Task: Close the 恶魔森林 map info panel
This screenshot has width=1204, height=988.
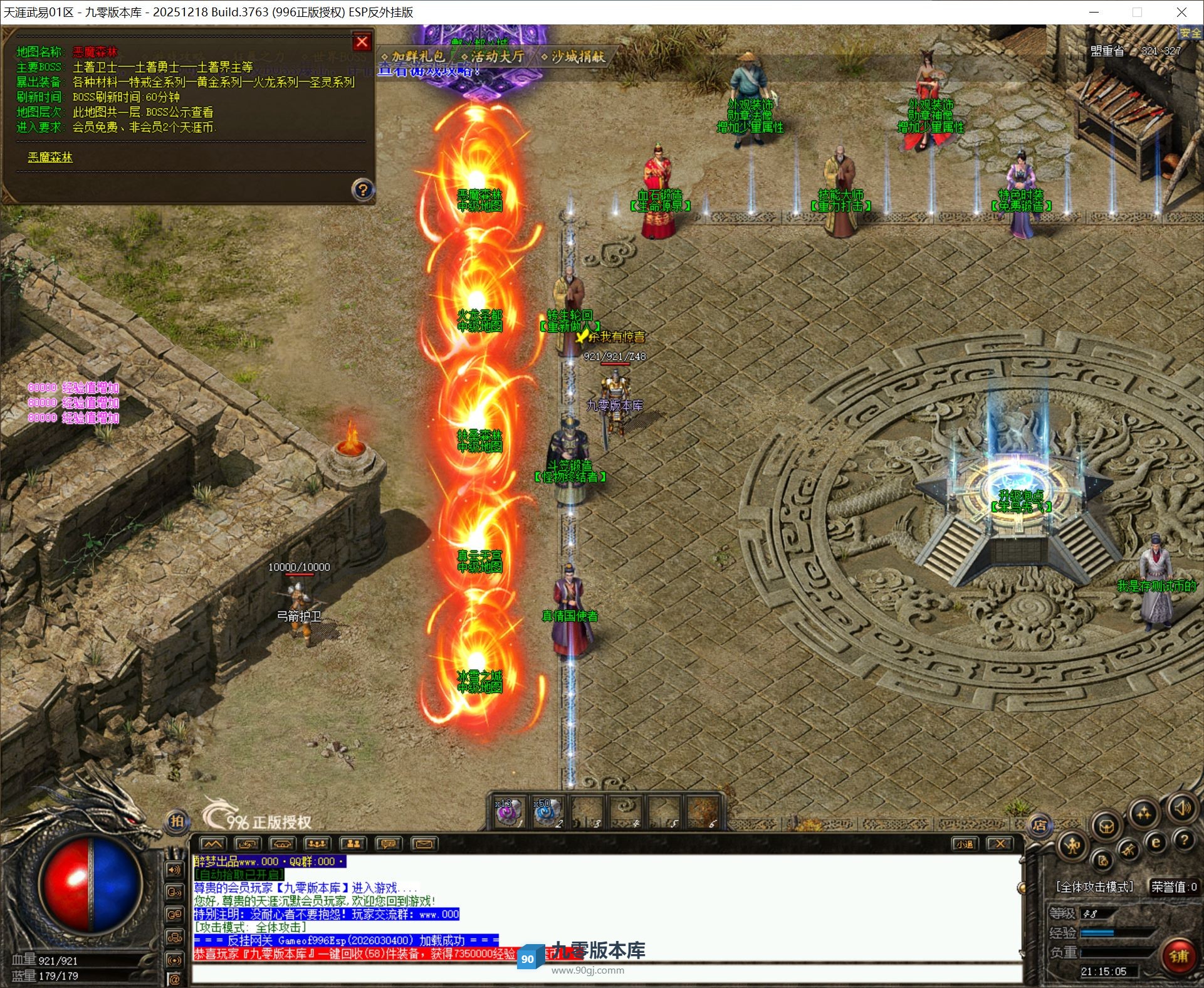Action: pyautogui.click(x=362, y=42)
